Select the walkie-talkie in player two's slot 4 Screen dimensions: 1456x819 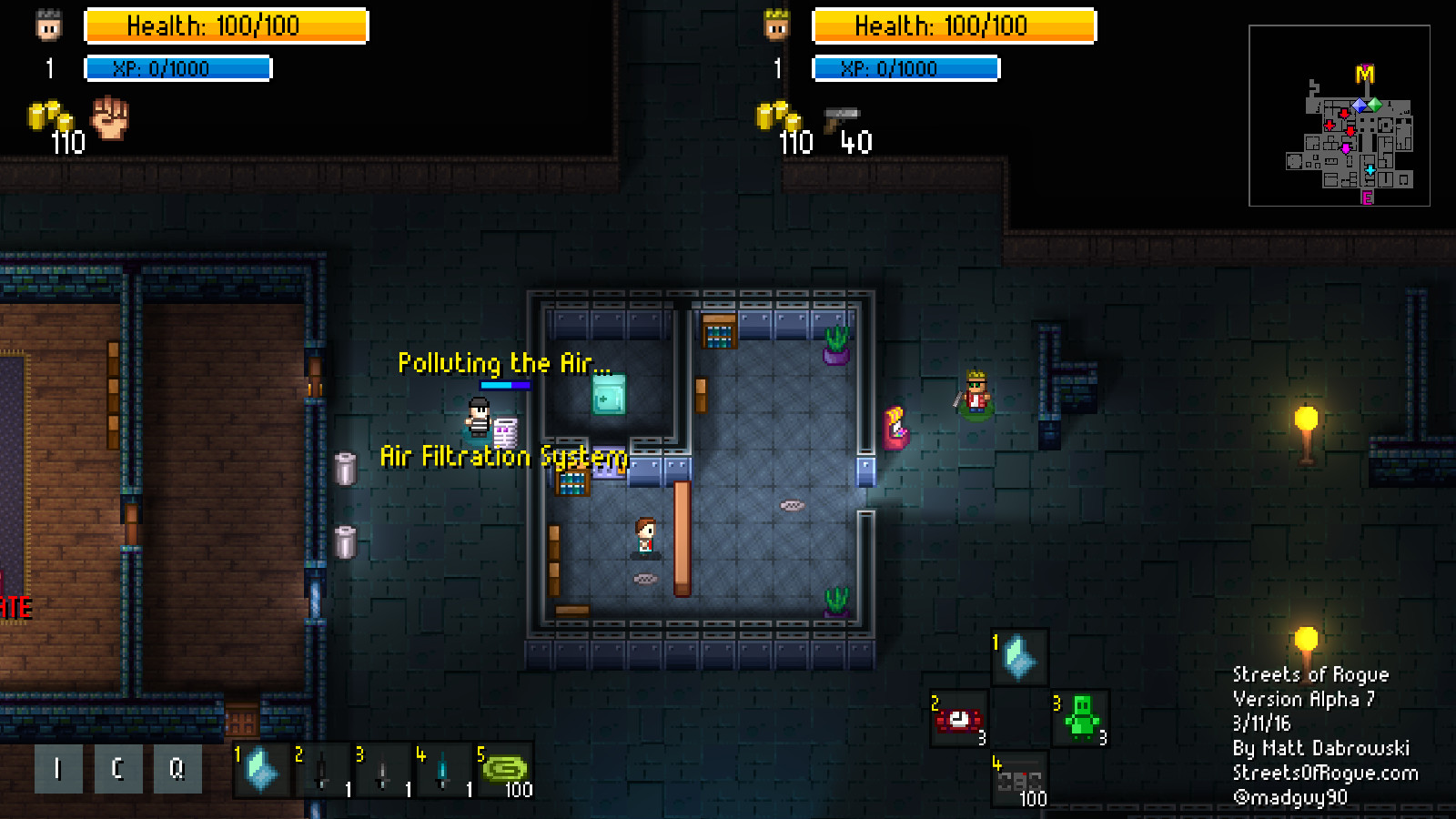1019,780
